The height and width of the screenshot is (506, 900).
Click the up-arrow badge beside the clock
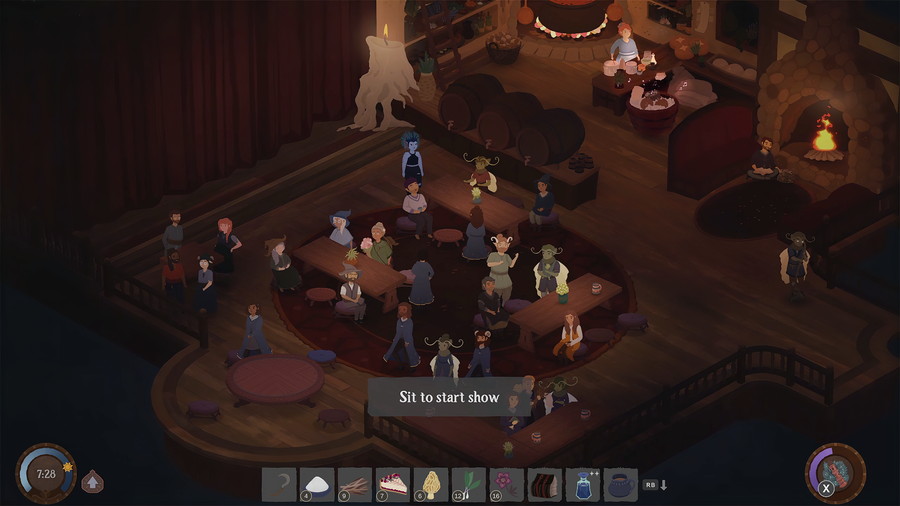[92, 480]
